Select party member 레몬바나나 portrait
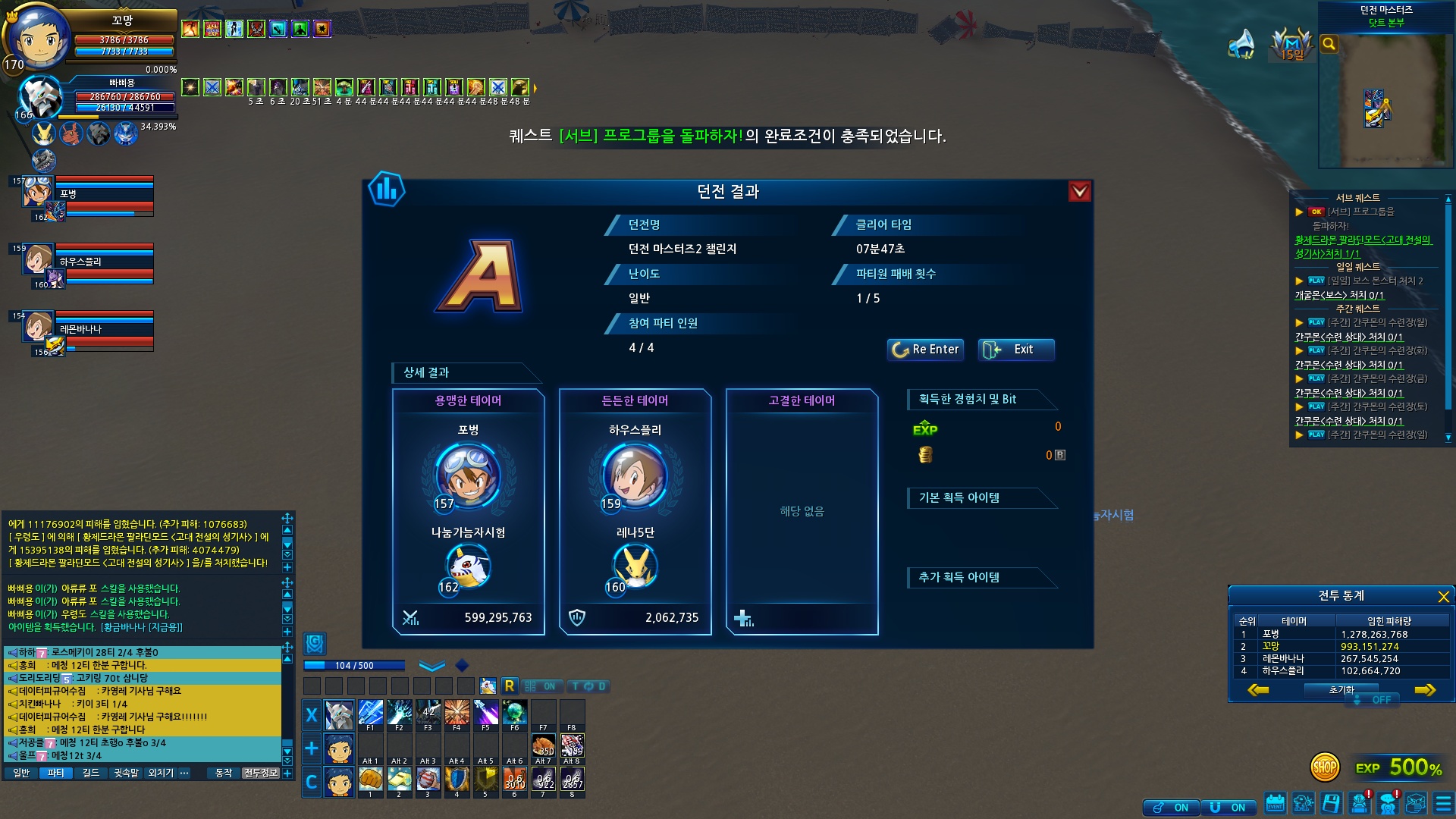Viewport: 1456px width, 819px height. click(x=36, y=328)
